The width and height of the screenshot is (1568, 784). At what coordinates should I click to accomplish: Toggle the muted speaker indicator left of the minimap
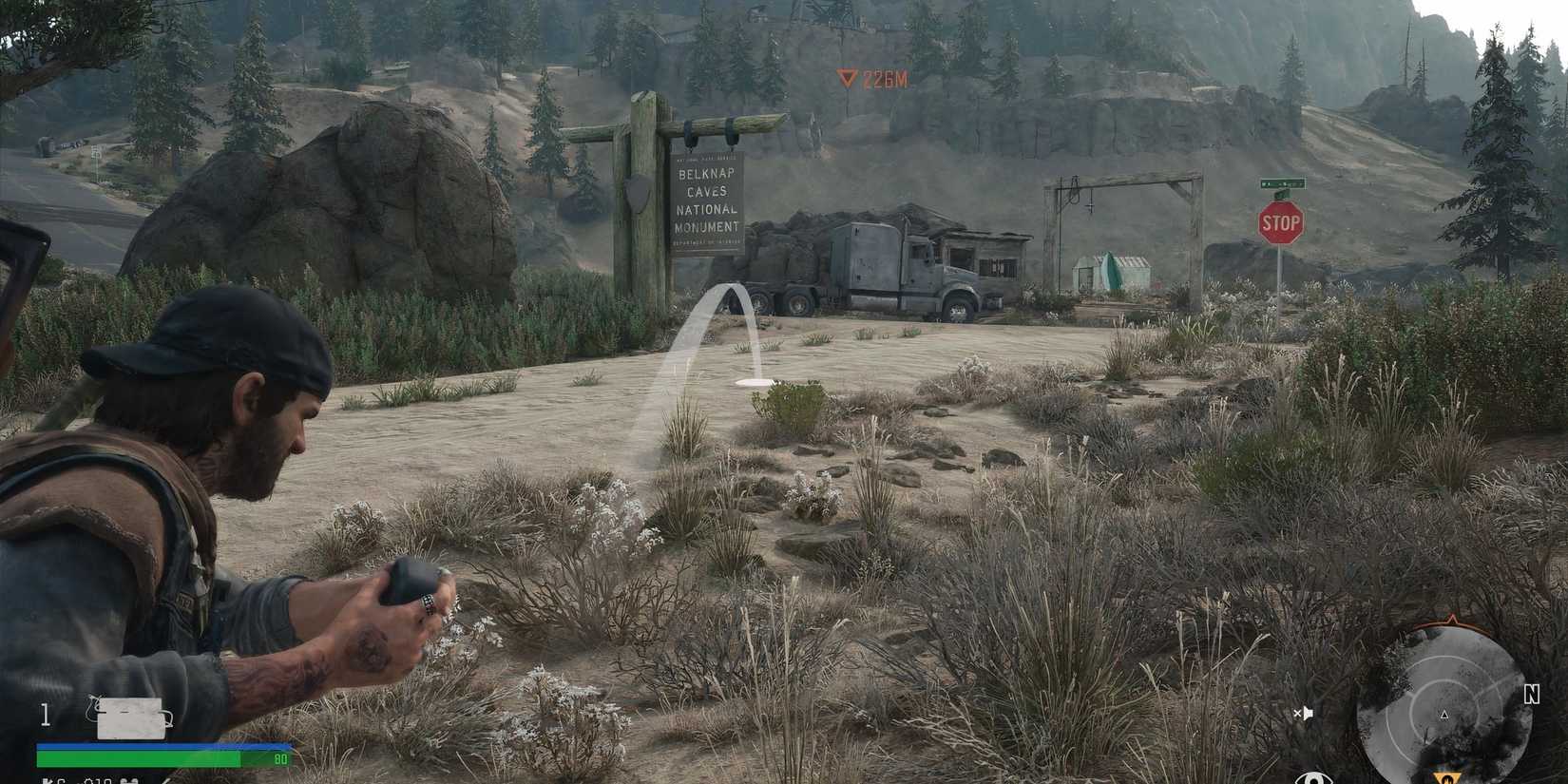pyautogui.click(x=1303, y=712)
